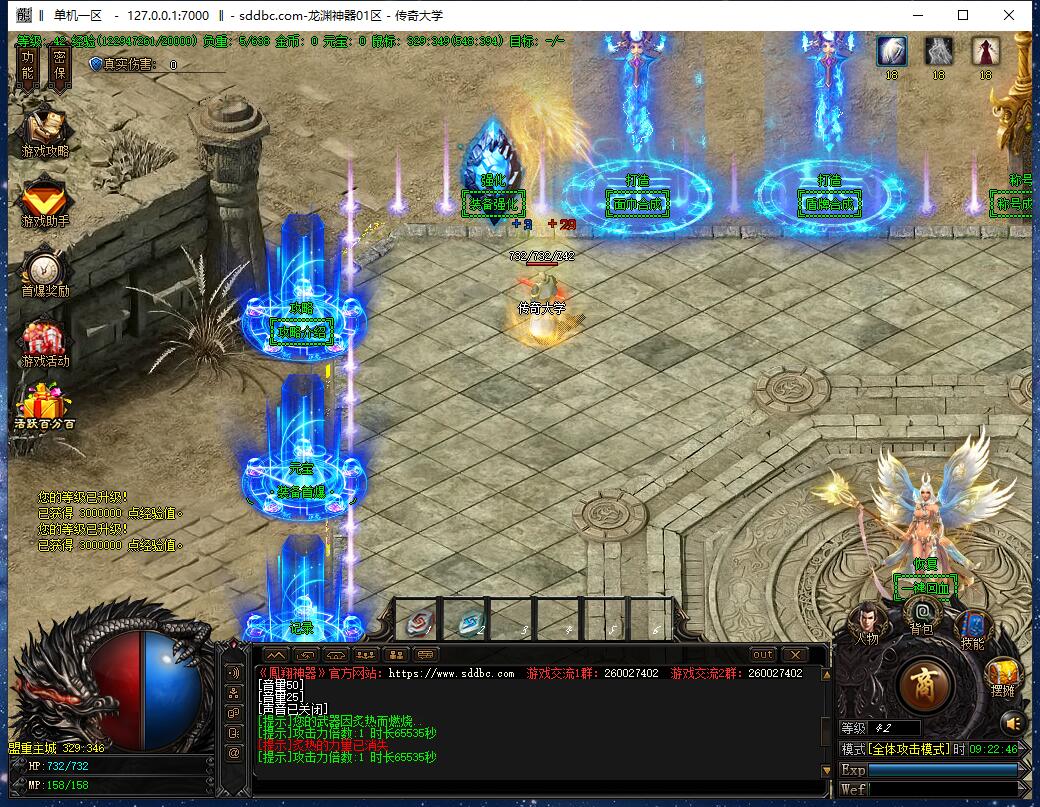The height and width of the screenshot is (807, 1040).
Task: Toggle the sound speaker icon
Action: click(1013, 722)
